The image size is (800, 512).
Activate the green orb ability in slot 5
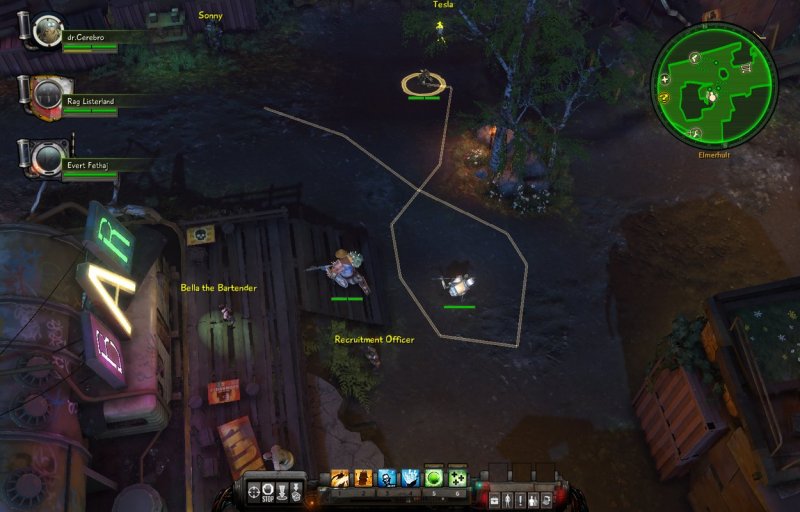(434, 478)
